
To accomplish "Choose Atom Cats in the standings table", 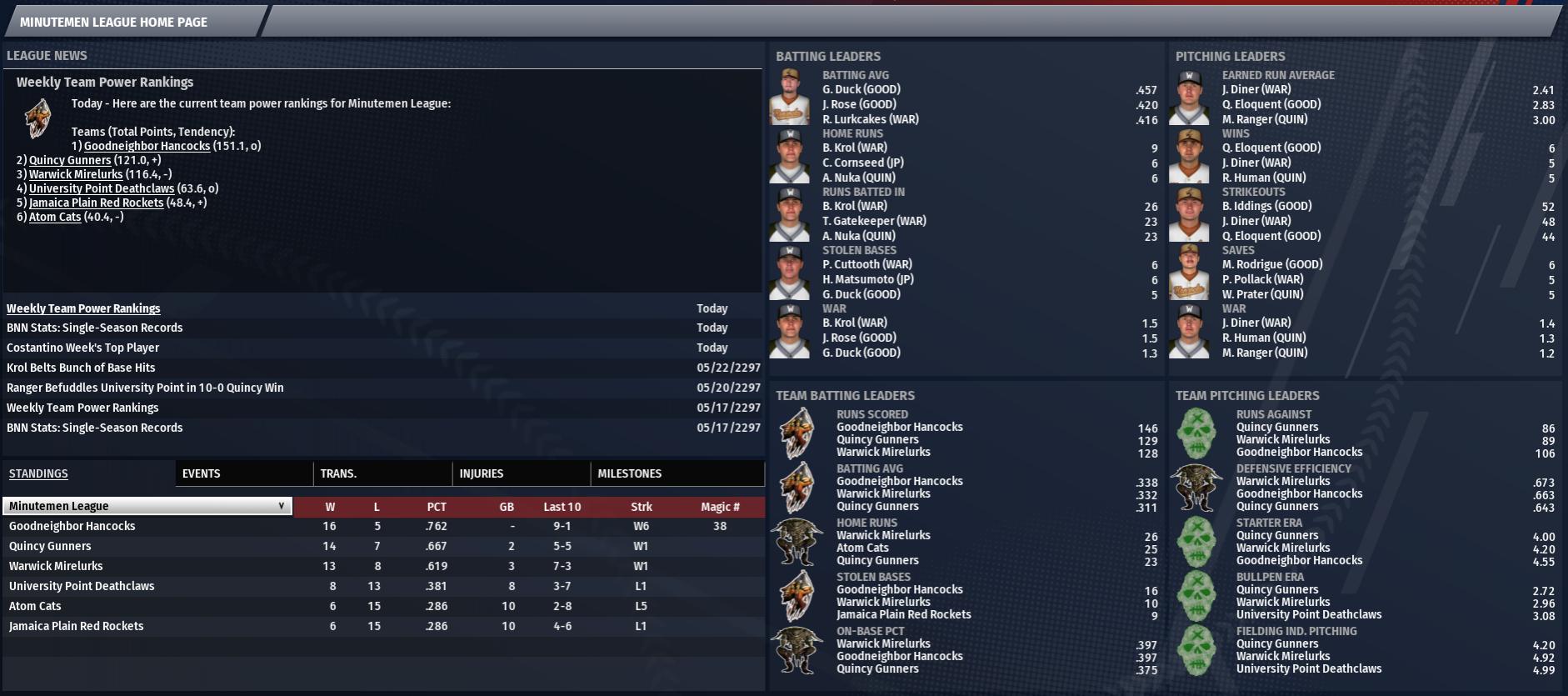I will click(35, 606).
